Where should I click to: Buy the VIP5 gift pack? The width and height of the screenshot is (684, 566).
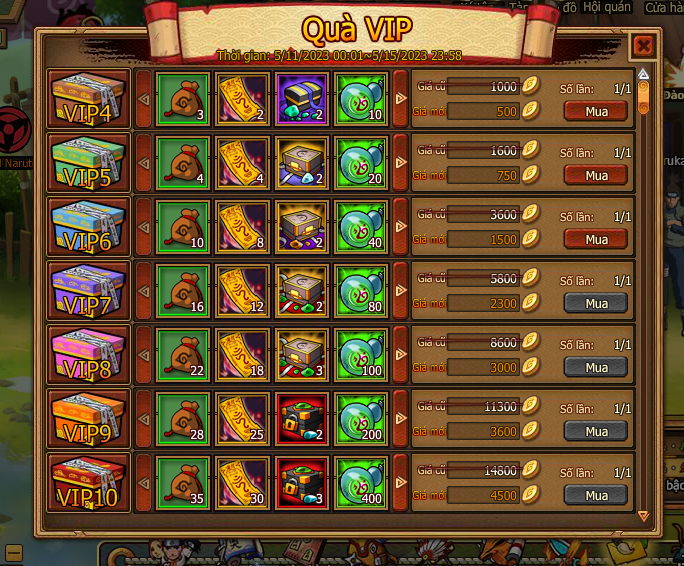(x=596, y=176)
